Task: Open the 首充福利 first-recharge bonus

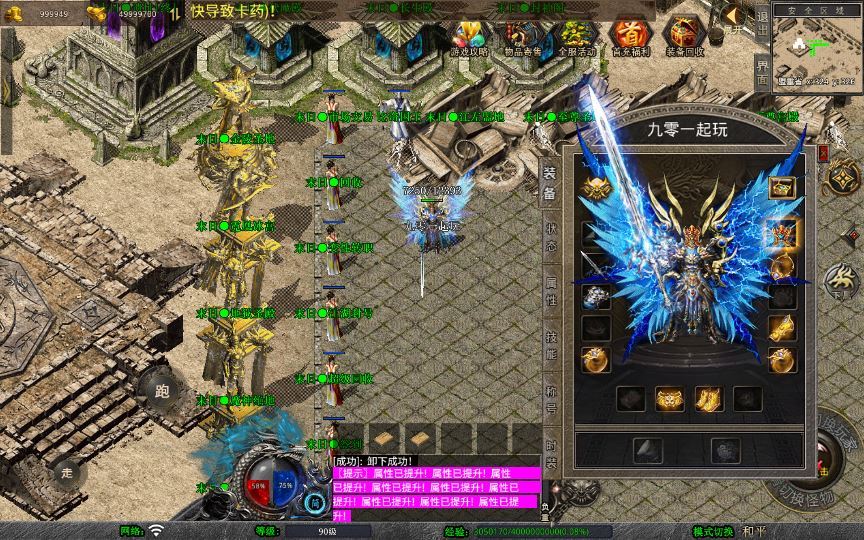Action: pos(630,38)
